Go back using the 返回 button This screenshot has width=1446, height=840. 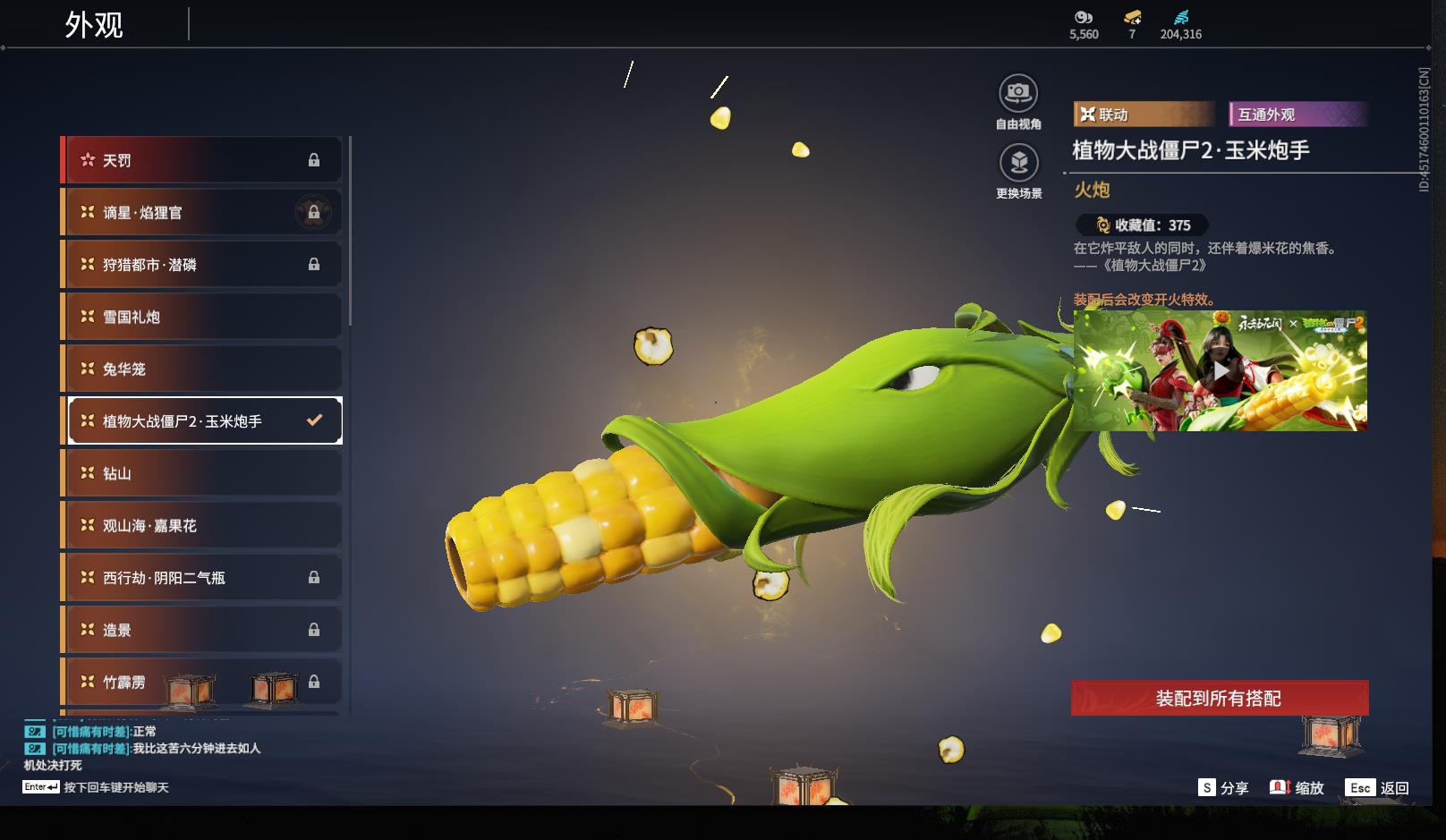click(x=1379, y=787)
